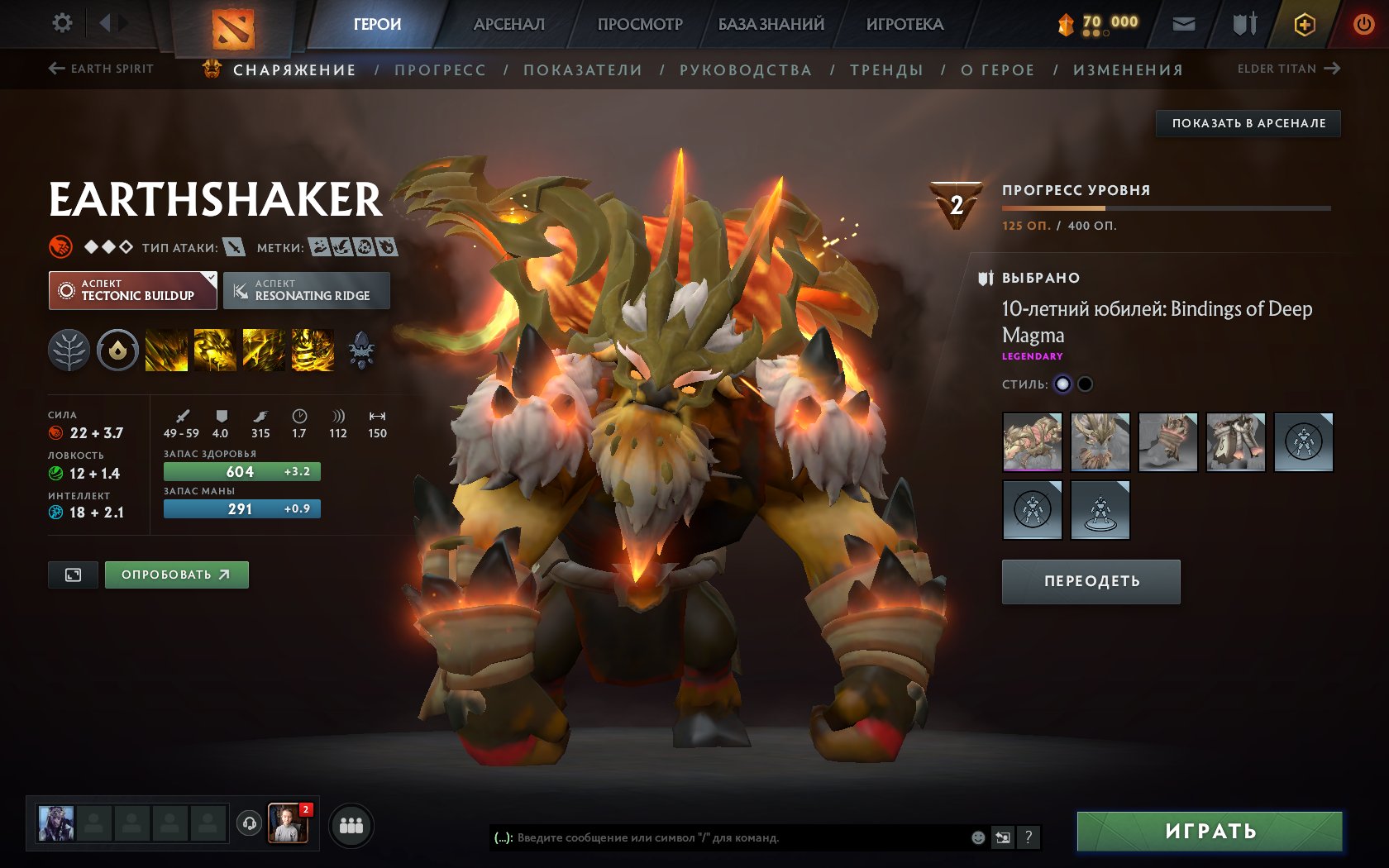Image resolution: width=1389 pixels, height=868 pixels.
Task: Select the Resonating Ridge aspect
Action: point(306,291)
